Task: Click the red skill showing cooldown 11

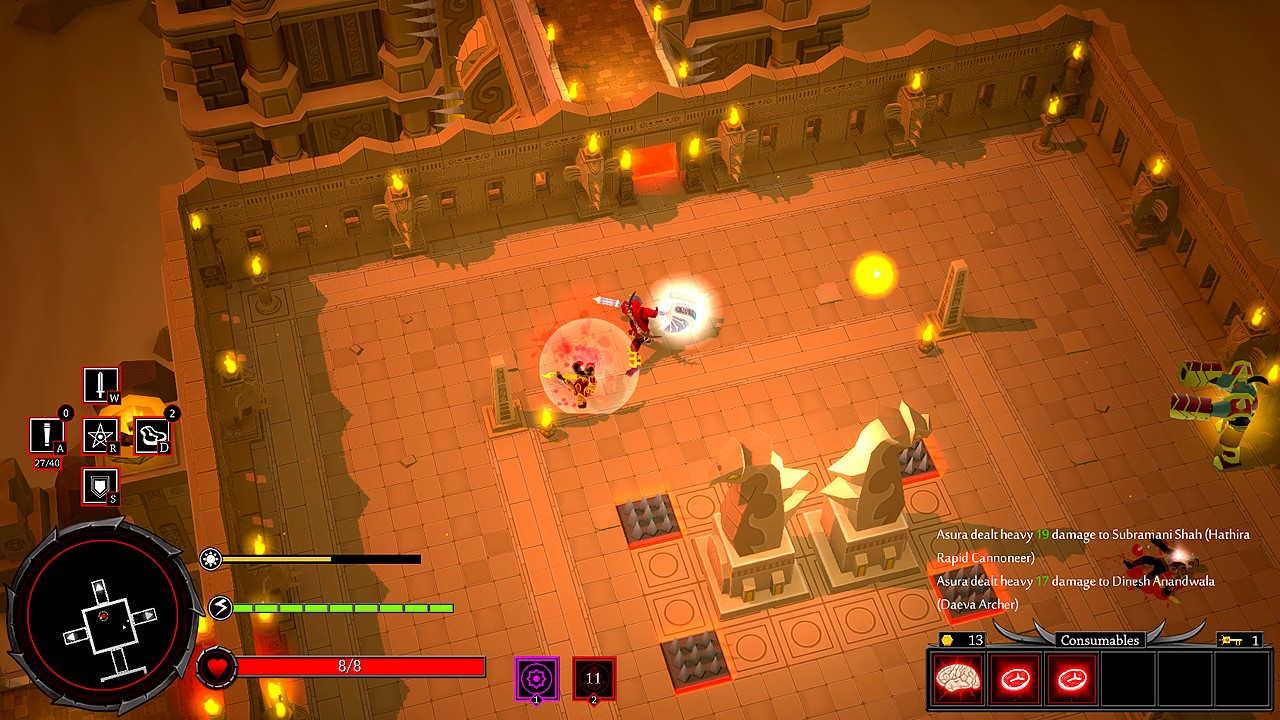Action: [594, 678]
